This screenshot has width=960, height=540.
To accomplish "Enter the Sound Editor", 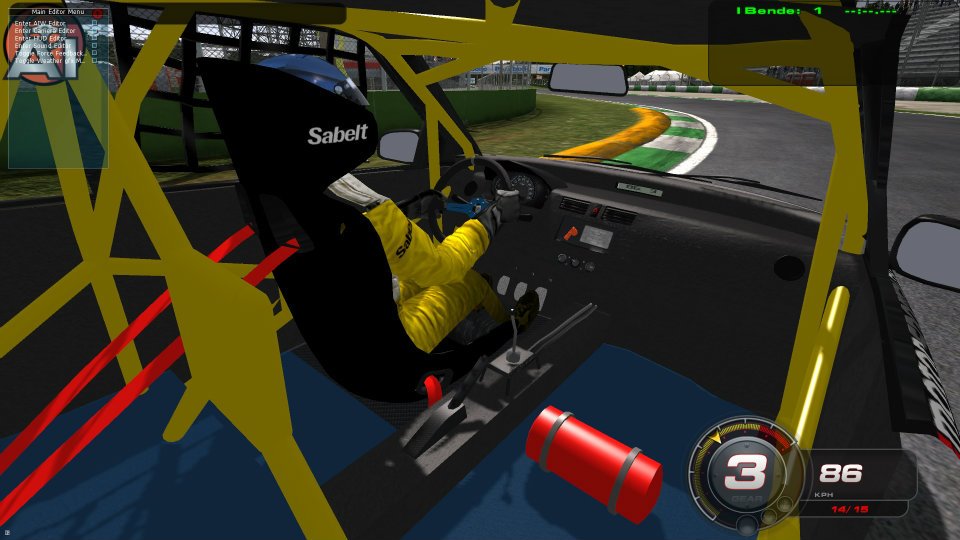I will pos(44,45).
